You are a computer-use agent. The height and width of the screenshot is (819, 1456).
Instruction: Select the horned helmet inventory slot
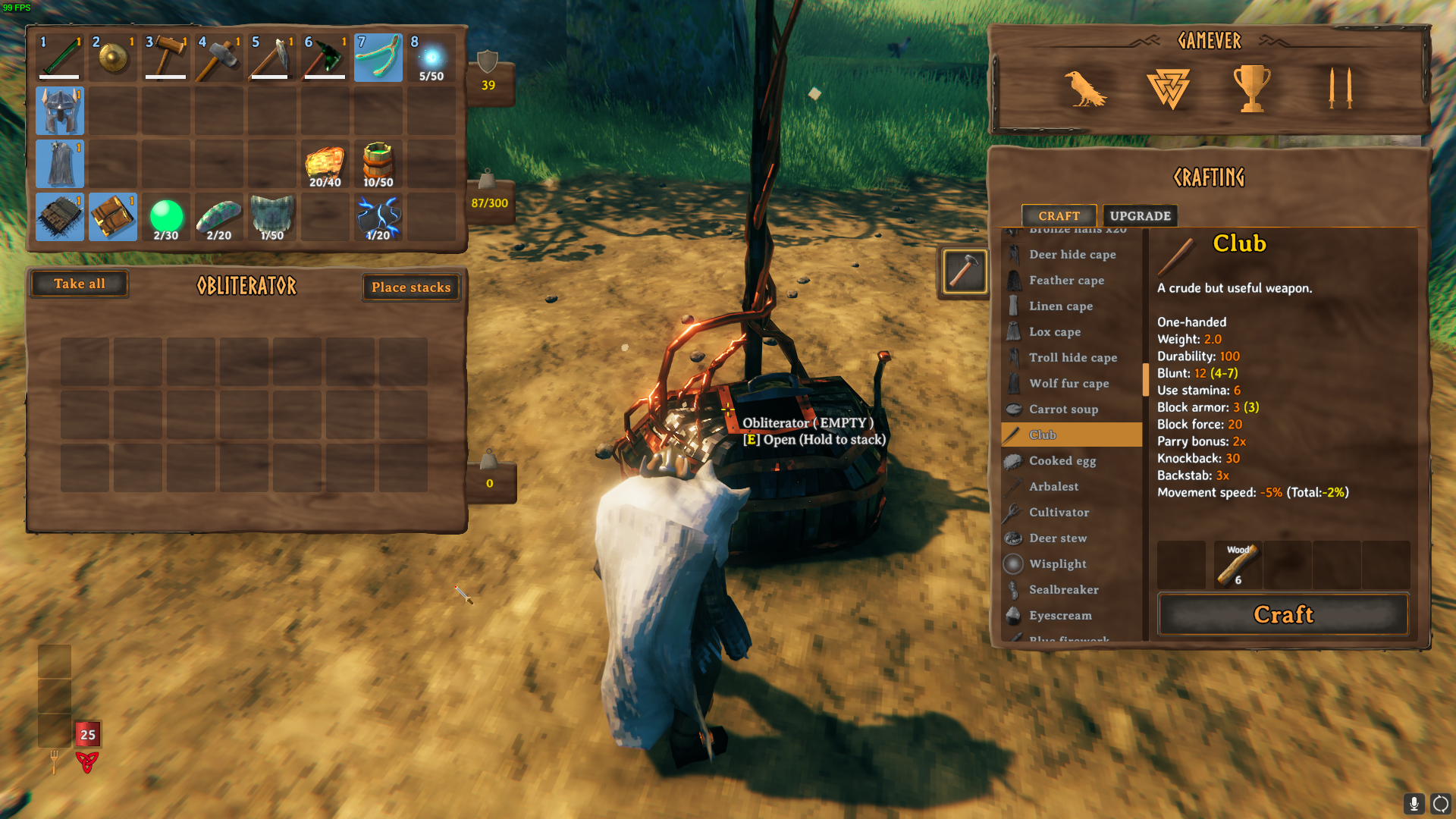point(60,111)
